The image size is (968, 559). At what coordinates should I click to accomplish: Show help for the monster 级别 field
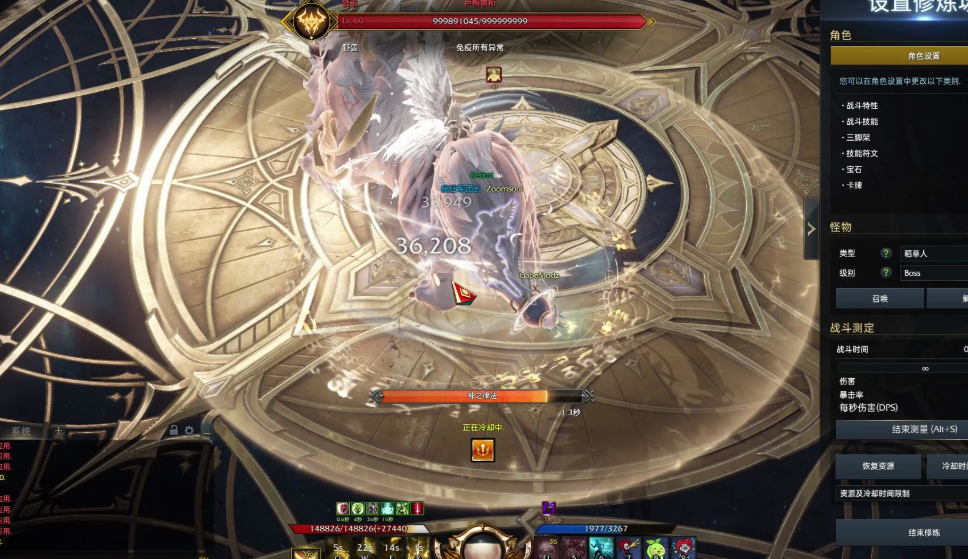point(885,273)
